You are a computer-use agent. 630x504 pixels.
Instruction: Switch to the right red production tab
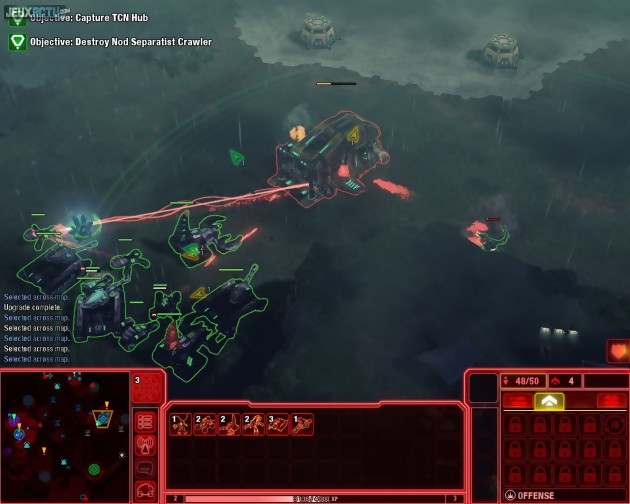tap(611, 401)
